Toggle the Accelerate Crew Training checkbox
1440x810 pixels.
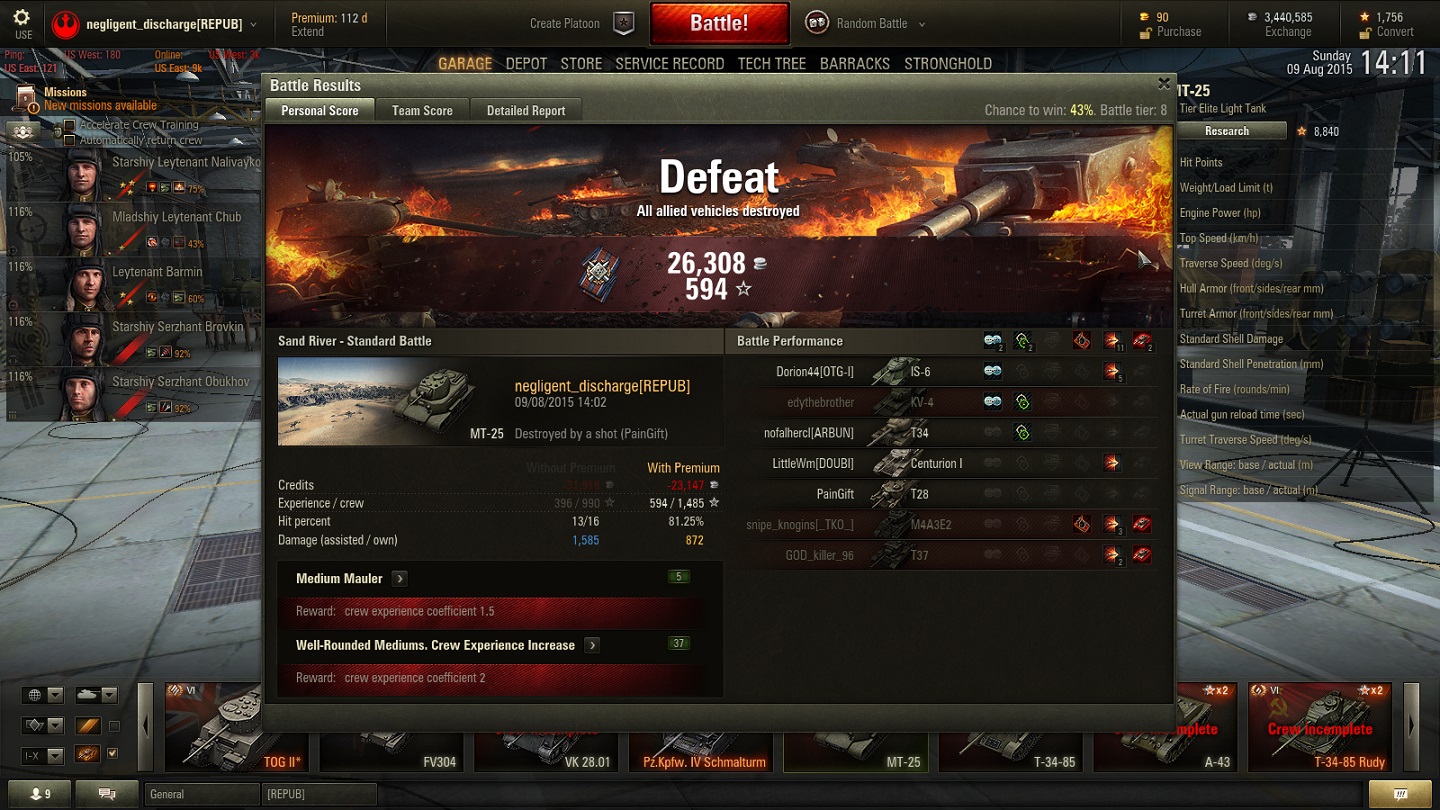69,125
